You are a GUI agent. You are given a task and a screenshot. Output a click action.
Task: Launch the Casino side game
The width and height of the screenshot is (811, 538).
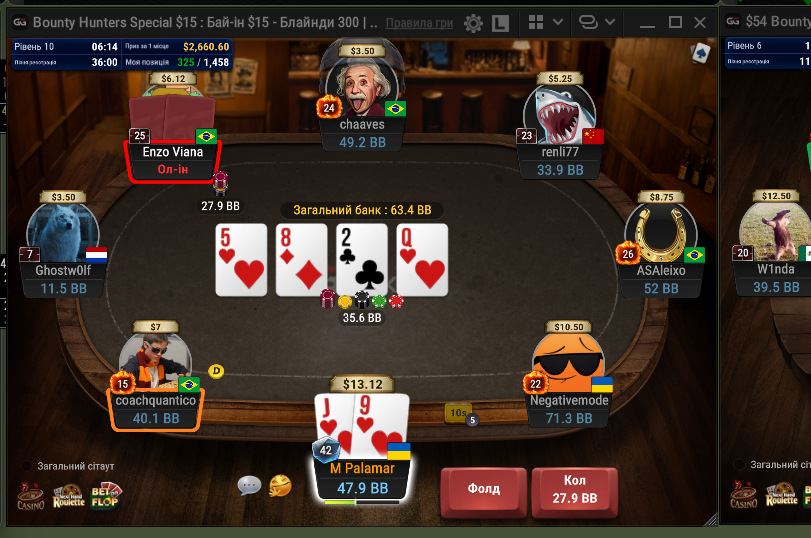32,495
